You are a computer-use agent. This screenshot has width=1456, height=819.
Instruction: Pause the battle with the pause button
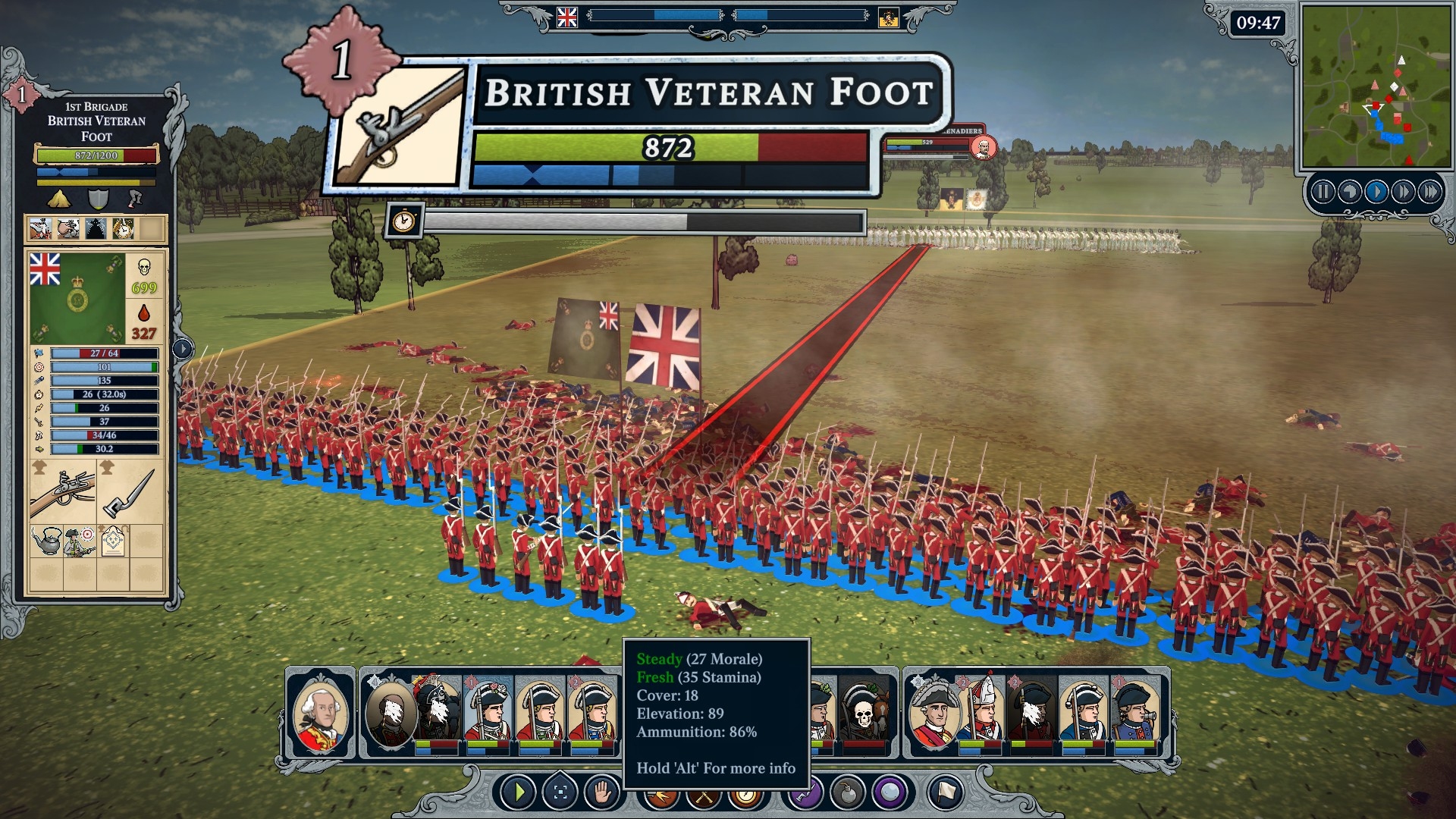[x=1323, y=192]
